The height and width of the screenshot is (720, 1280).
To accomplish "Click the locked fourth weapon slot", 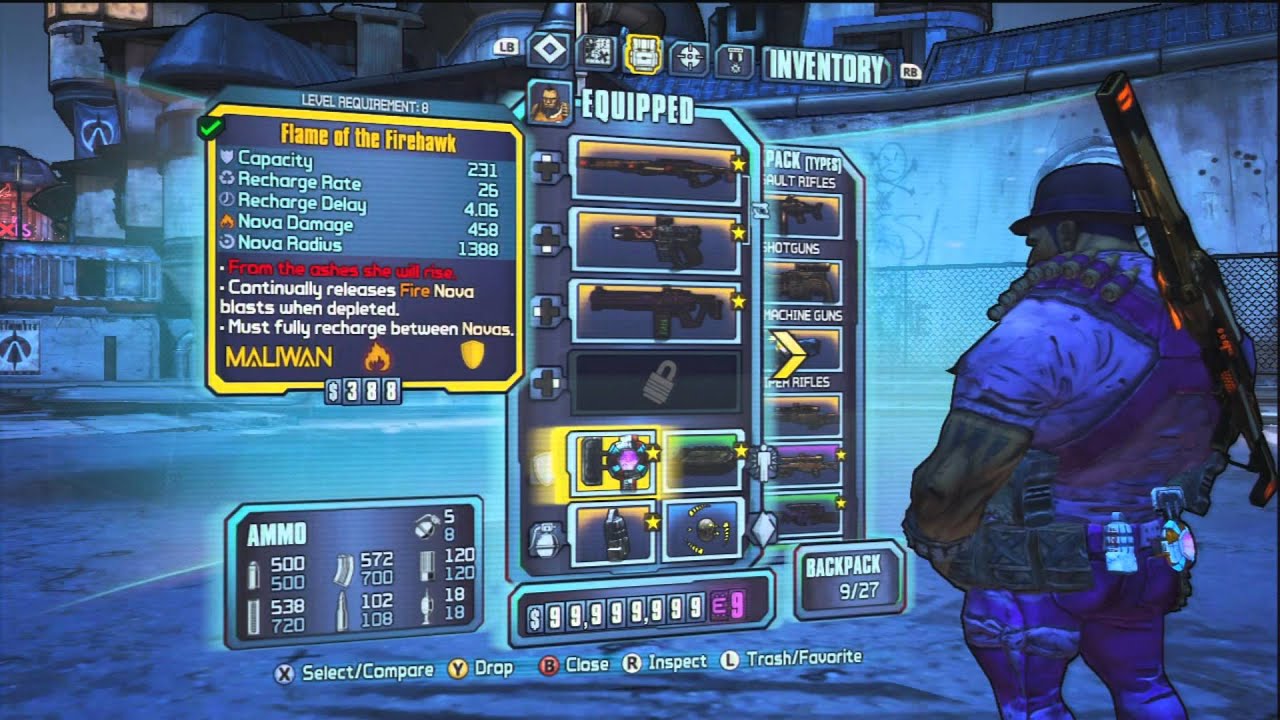I will coord(655,380).
